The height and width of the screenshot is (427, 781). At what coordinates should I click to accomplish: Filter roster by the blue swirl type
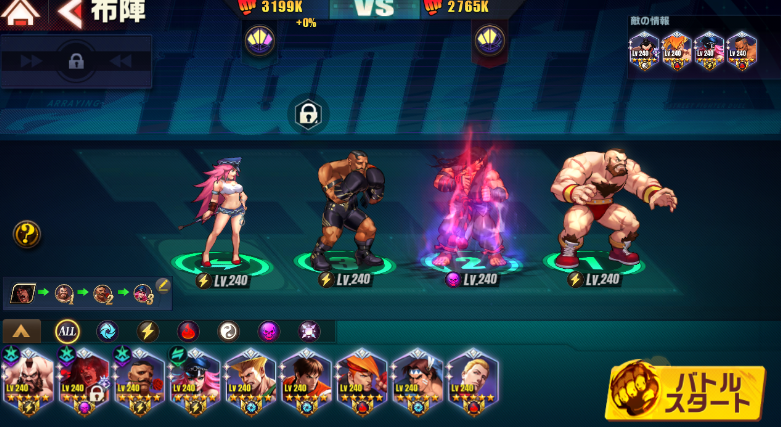(107, 331)
